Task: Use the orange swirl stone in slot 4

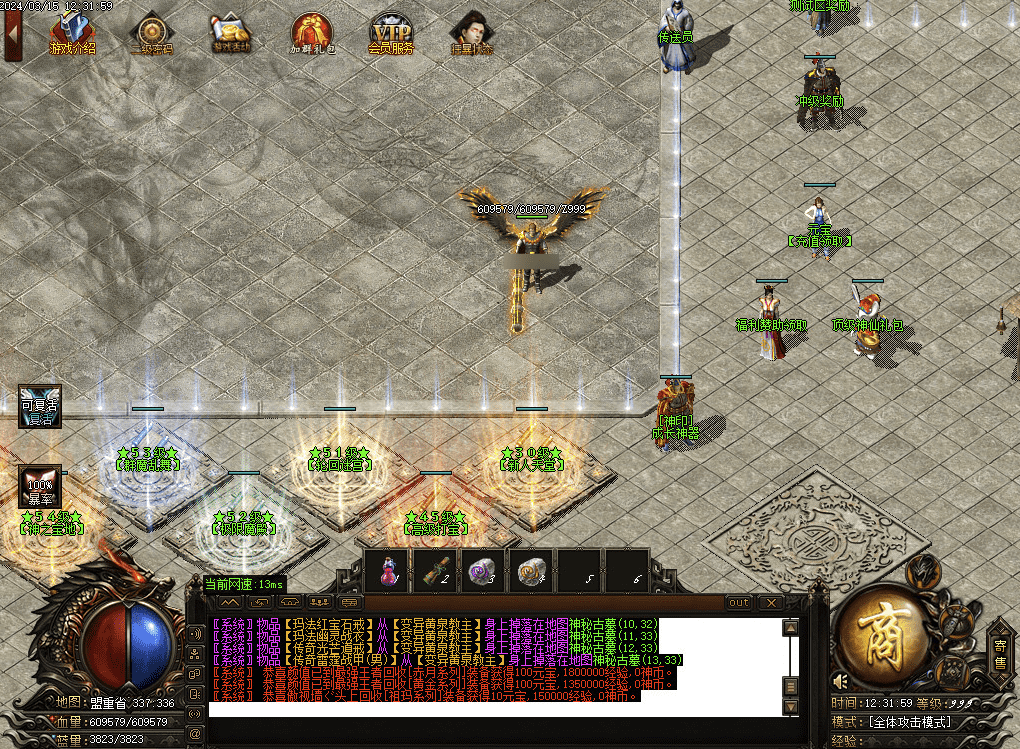Action: pos(531,572)
